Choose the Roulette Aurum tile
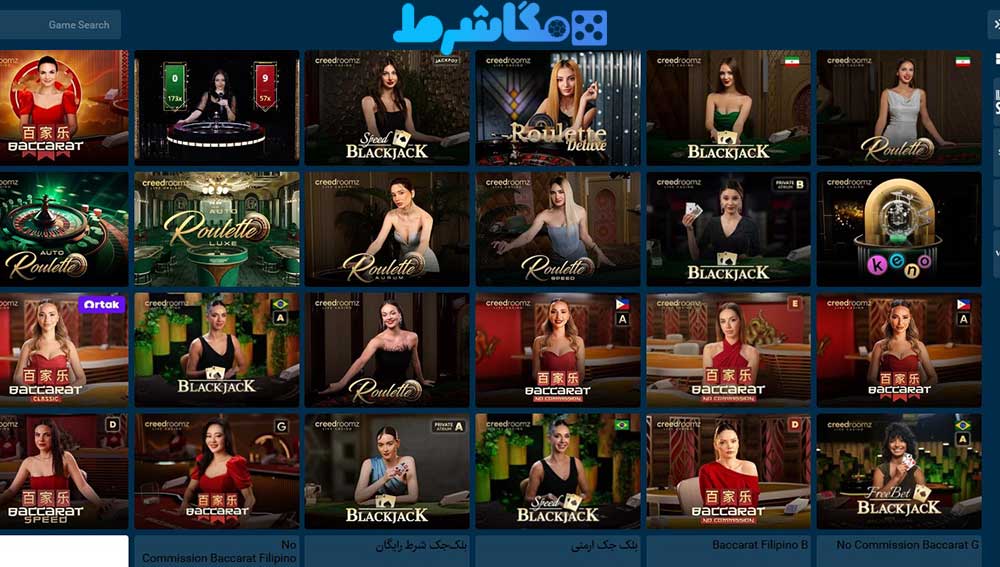 point(387,229)
